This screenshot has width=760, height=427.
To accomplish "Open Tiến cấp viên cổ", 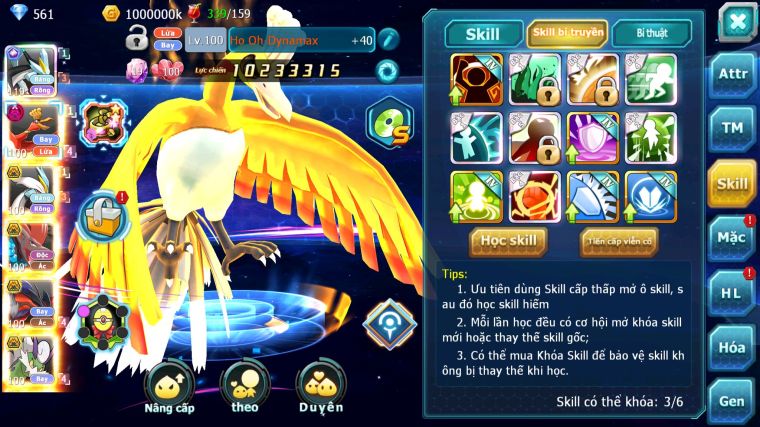I will tap(619, 241).
